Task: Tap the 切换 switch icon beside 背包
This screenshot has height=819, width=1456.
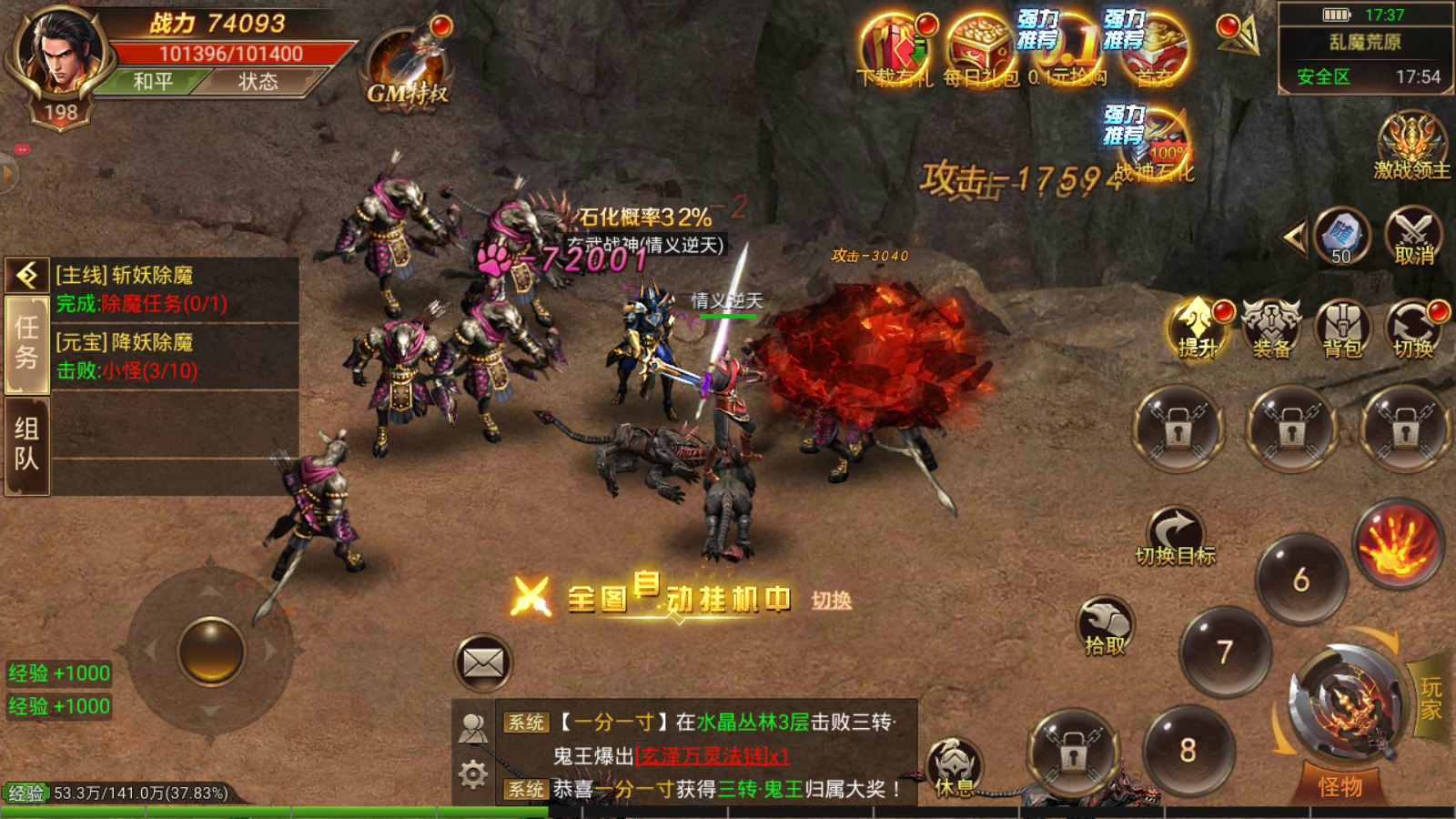Action: point(1413,329)
